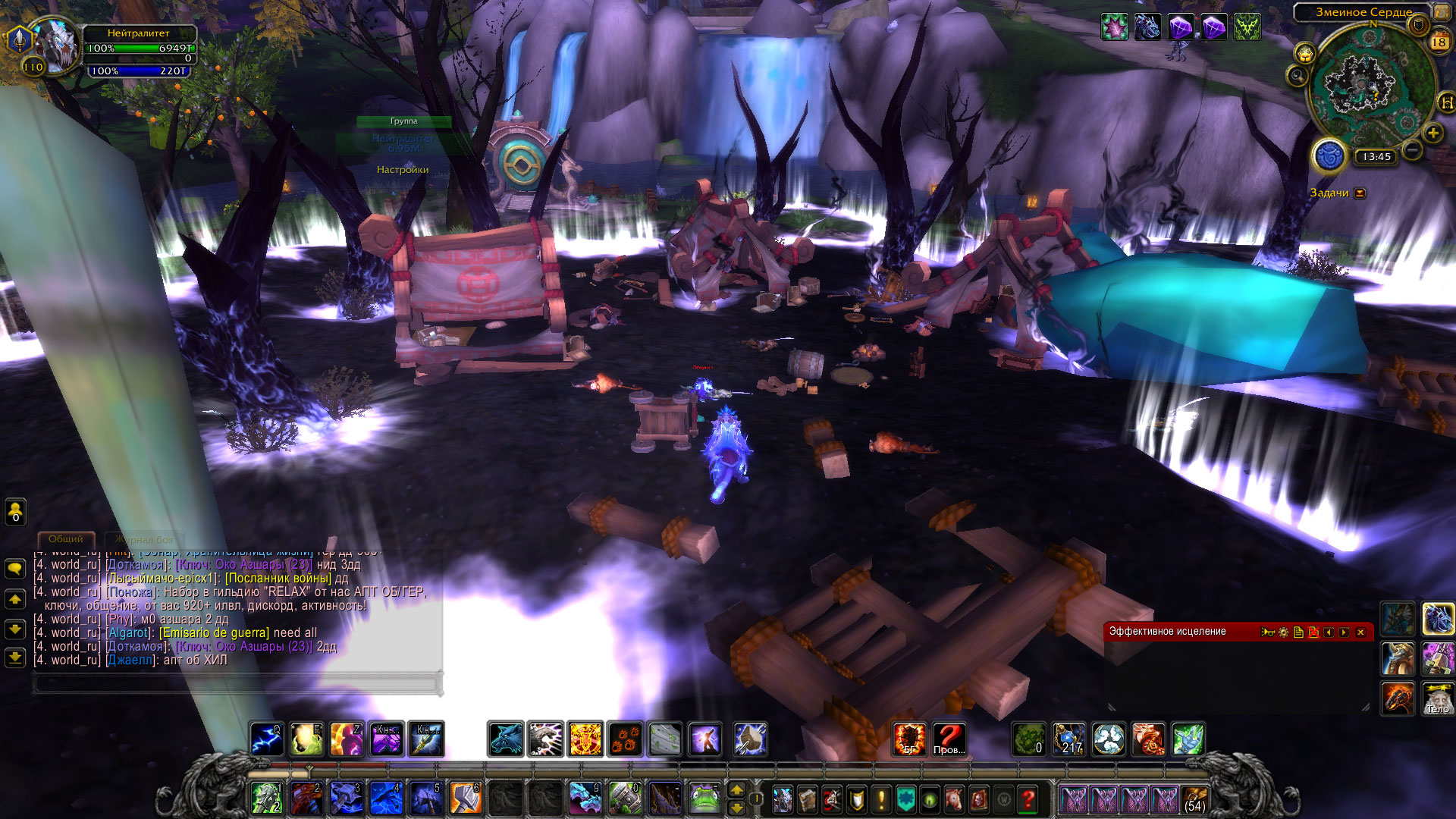This screenshot has width=1456, height=819.
Task: Collapse the "Задачи" objectives tracker
Action: [1360, 193]
